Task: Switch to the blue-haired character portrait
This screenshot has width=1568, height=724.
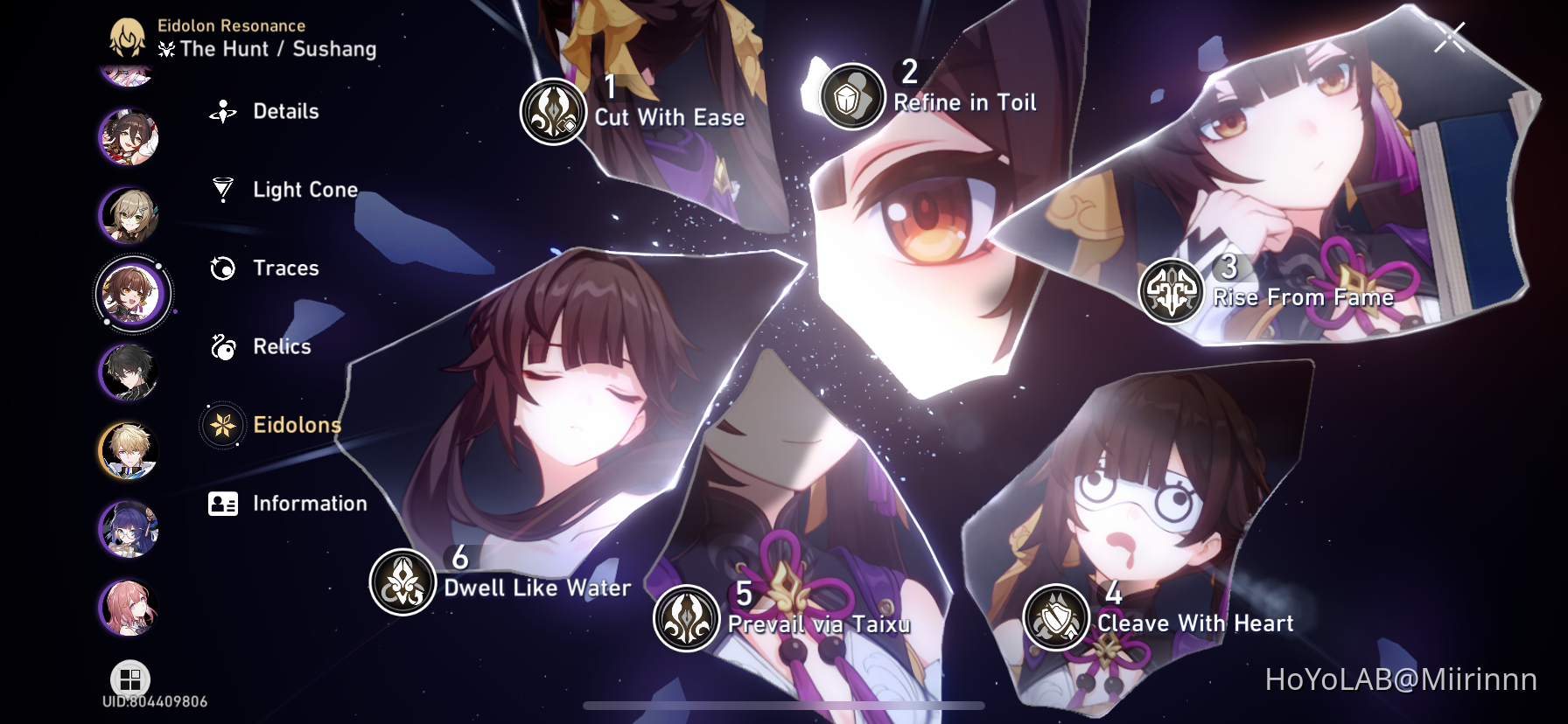Action: tap(131, 529)
